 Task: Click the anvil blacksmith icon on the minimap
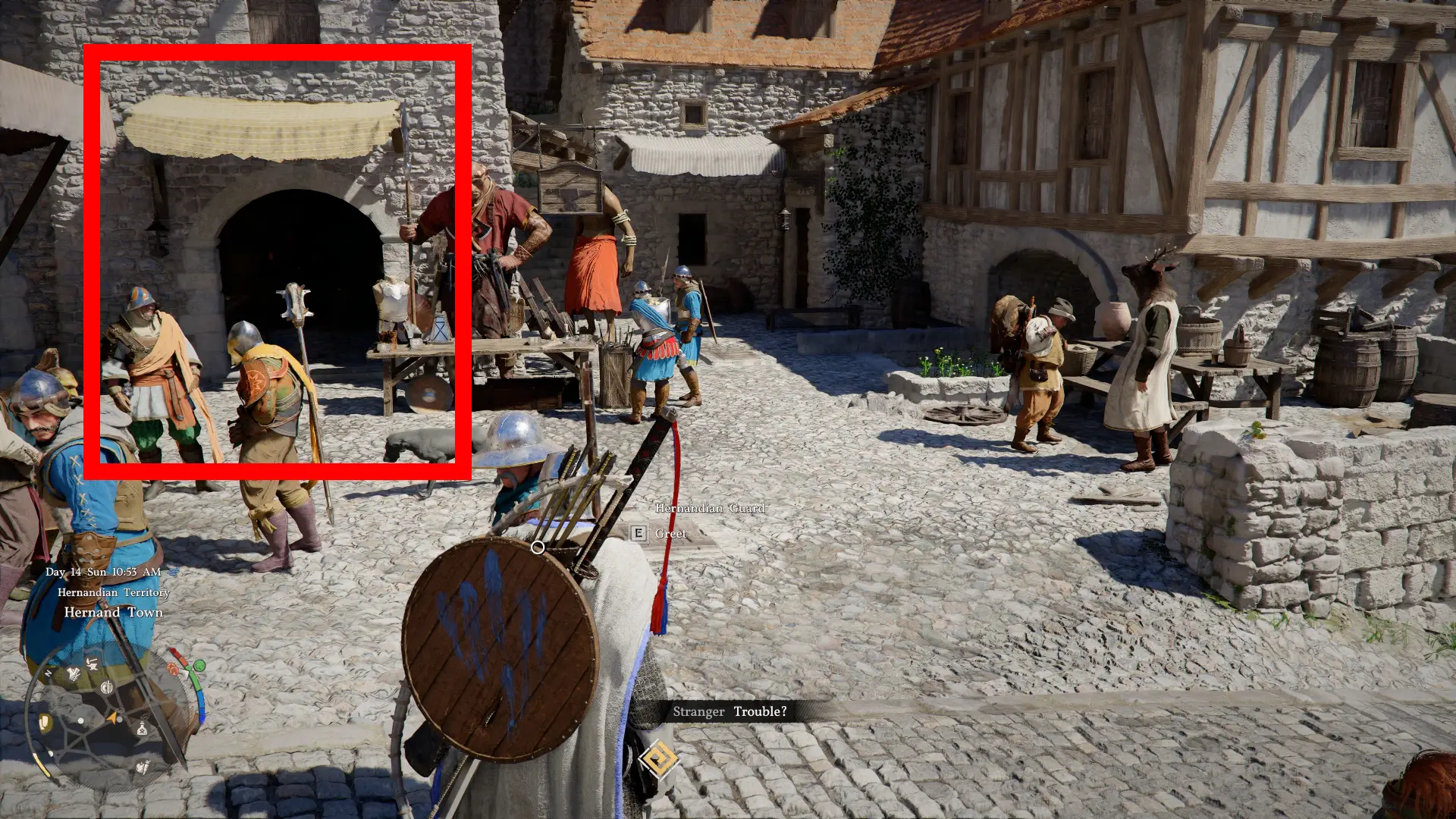(93, 666)
